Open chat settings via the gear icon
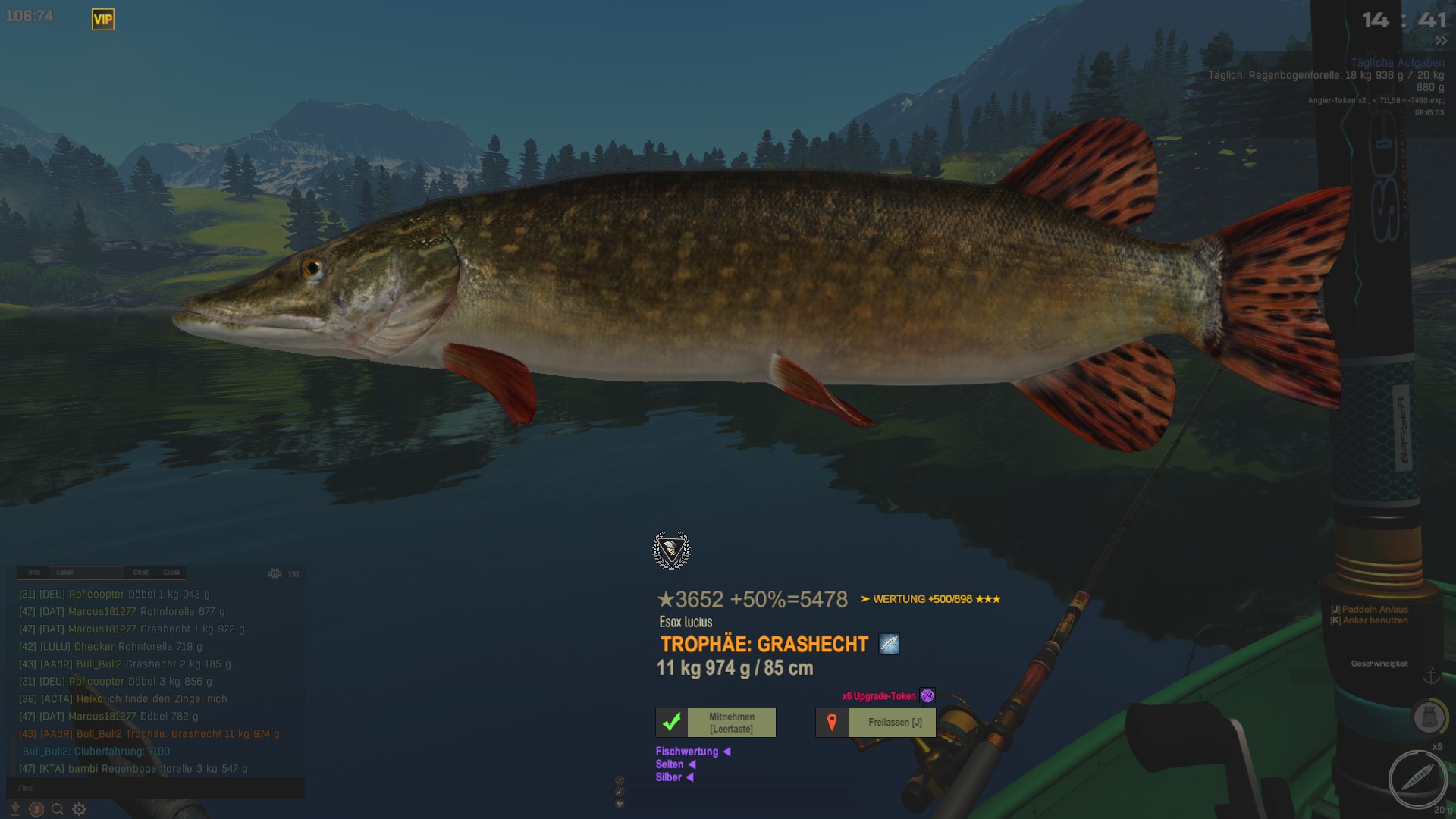 79,809
